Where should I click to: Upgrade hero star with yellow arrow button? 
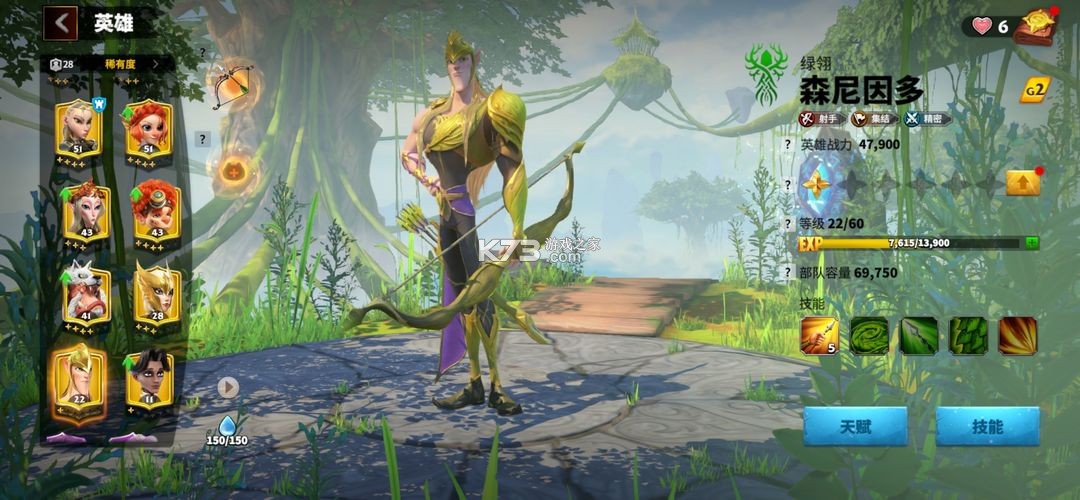tap(1023, 183)
